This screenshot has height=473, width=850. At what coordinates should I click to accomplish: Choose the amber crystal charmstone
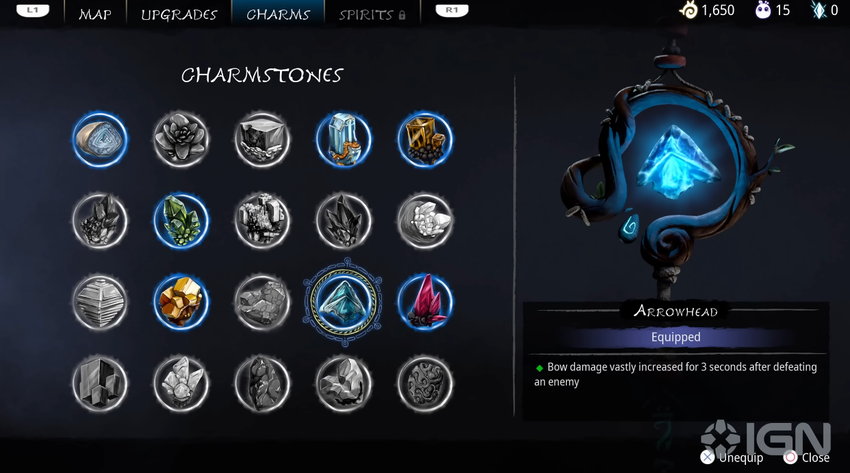[x=425, y=139]
